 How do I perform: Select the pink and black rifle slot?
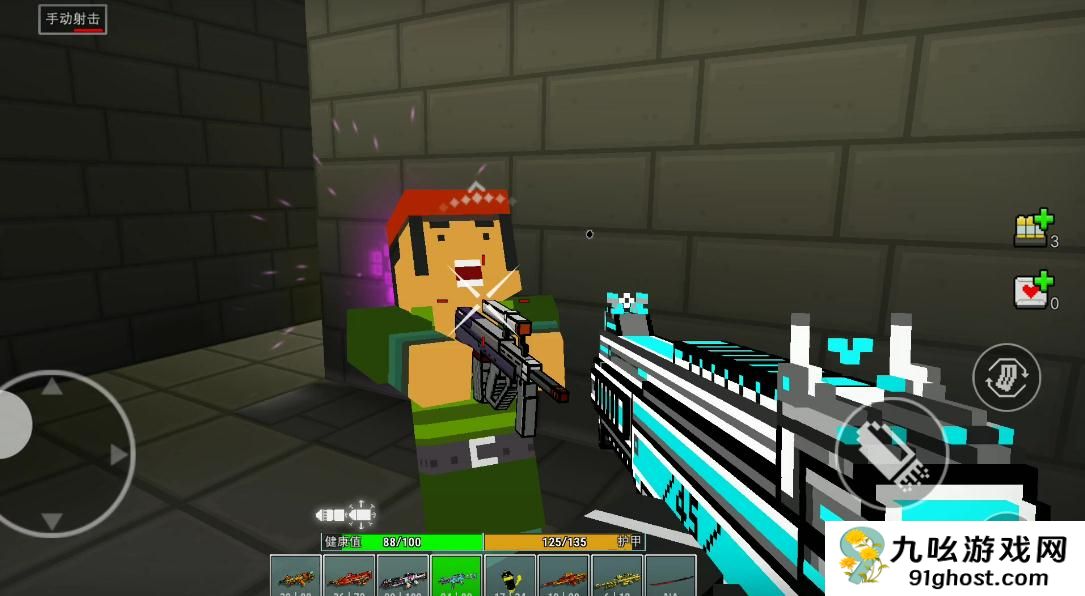[403, 576]
